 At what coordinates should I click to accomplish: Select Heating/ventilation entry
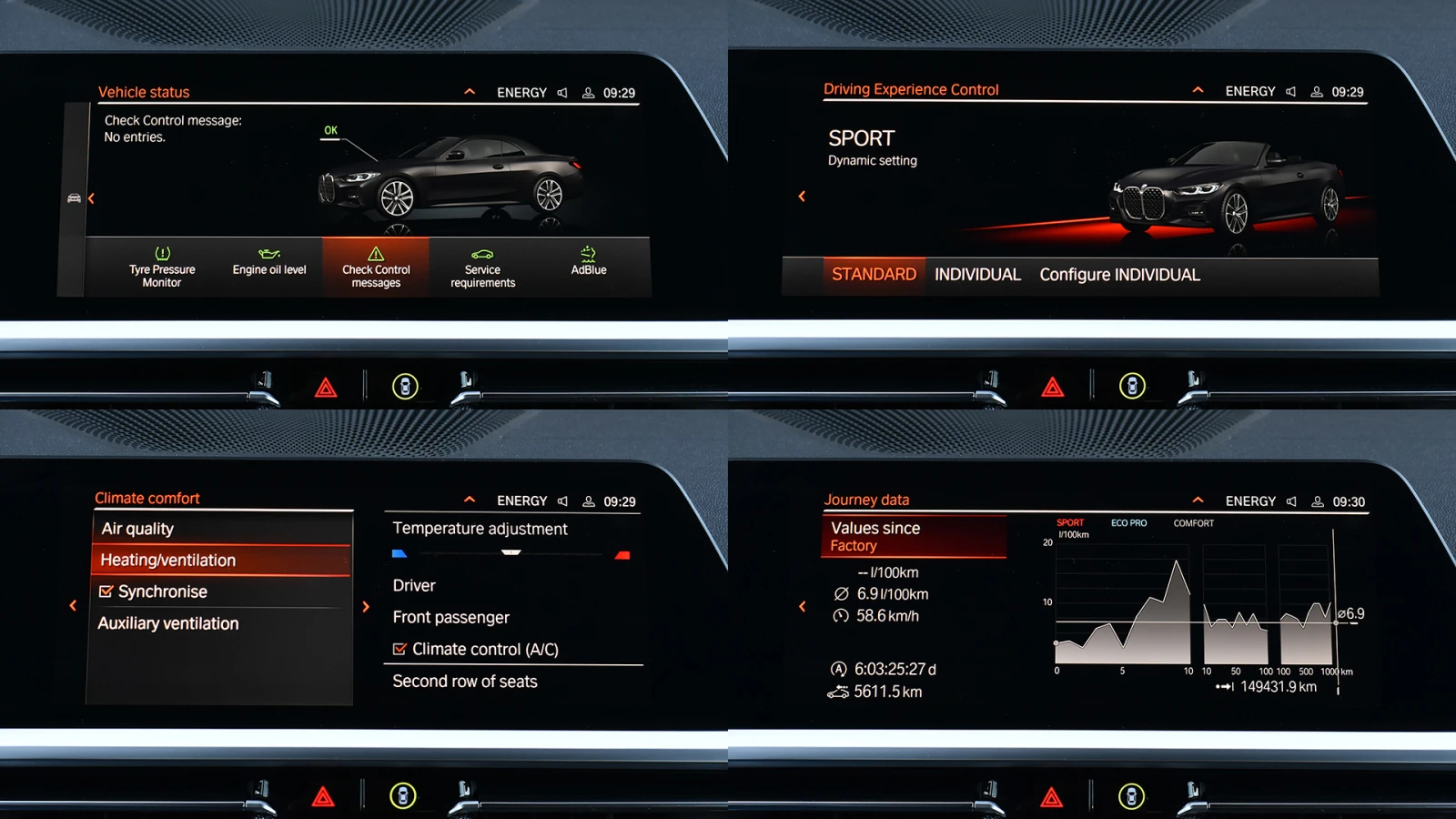tap(168, 561)
